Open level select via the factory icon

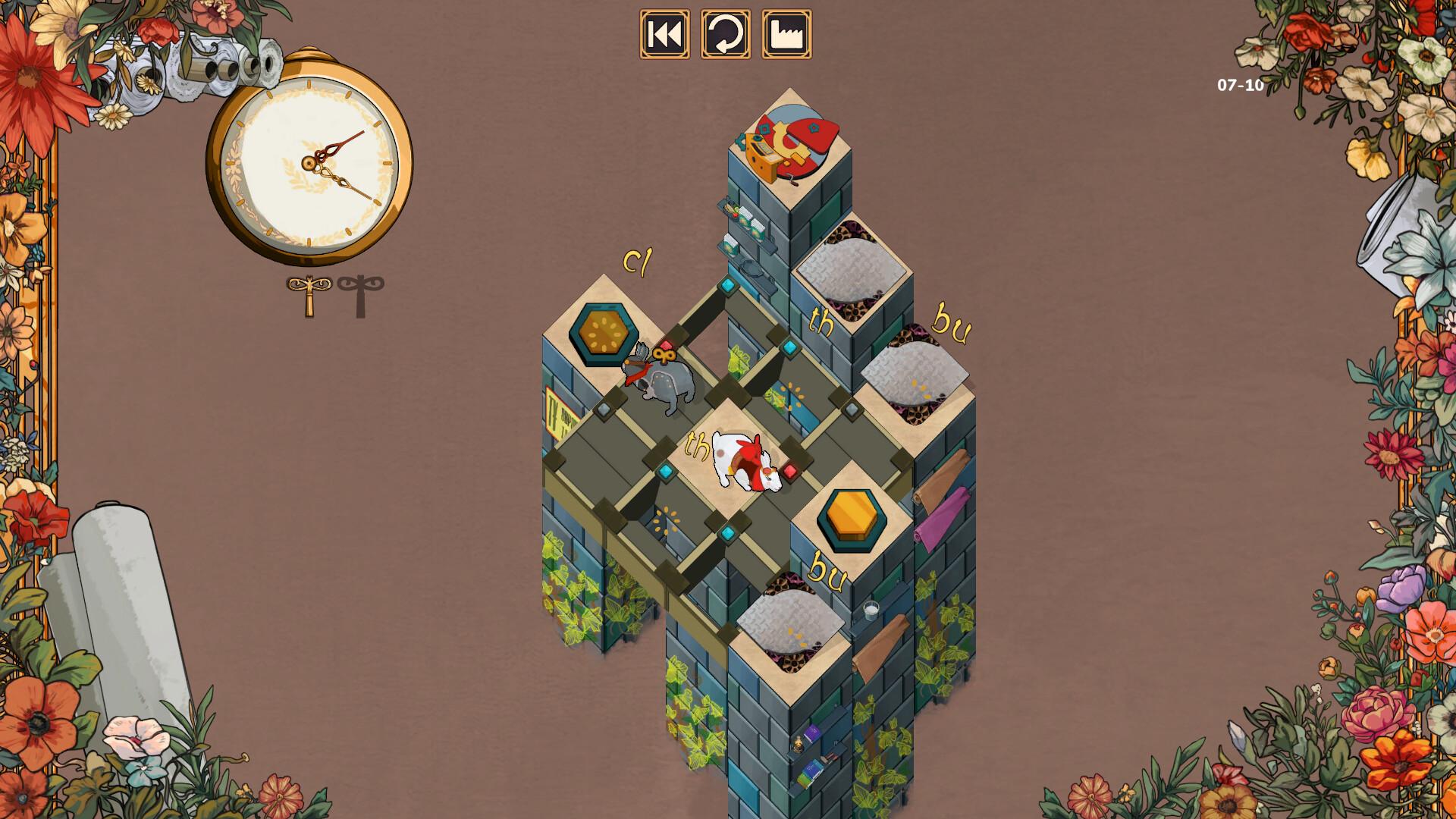[x=786, y=33]
